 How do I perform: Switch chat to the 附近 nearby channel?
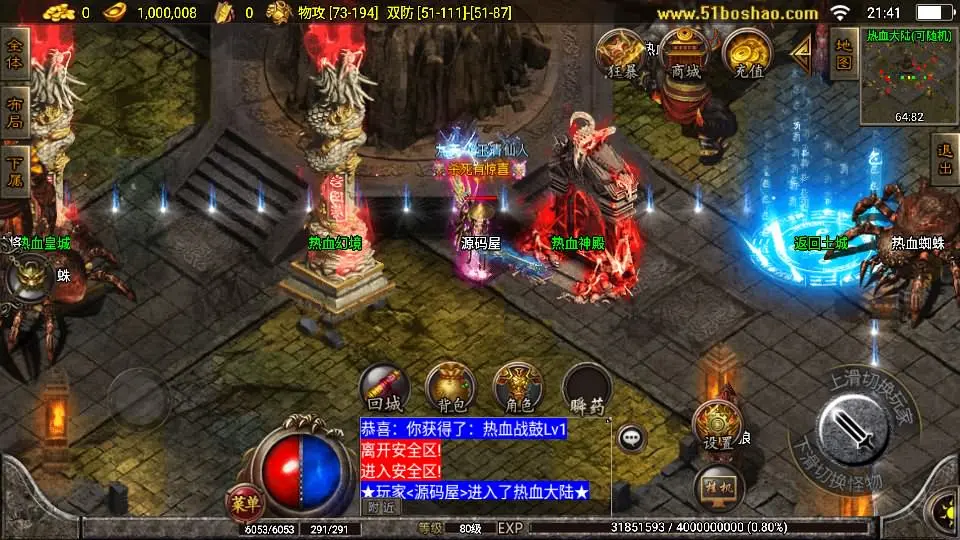[380, 507]
